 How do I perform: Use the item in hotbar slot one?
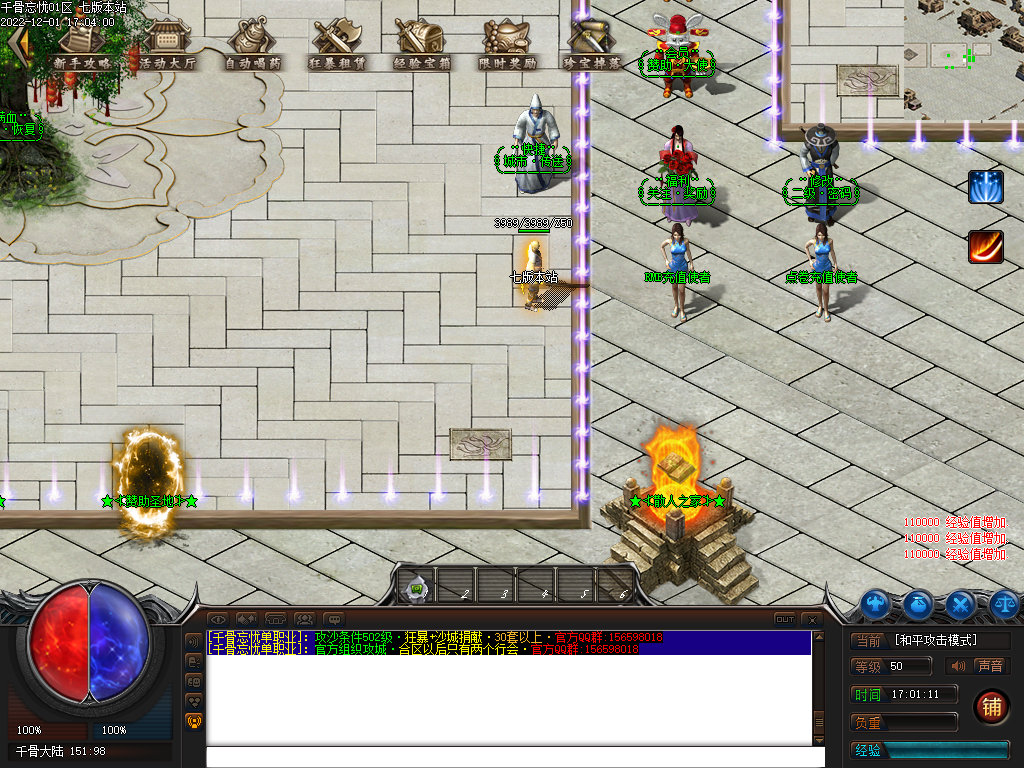(x=417, y=588)
